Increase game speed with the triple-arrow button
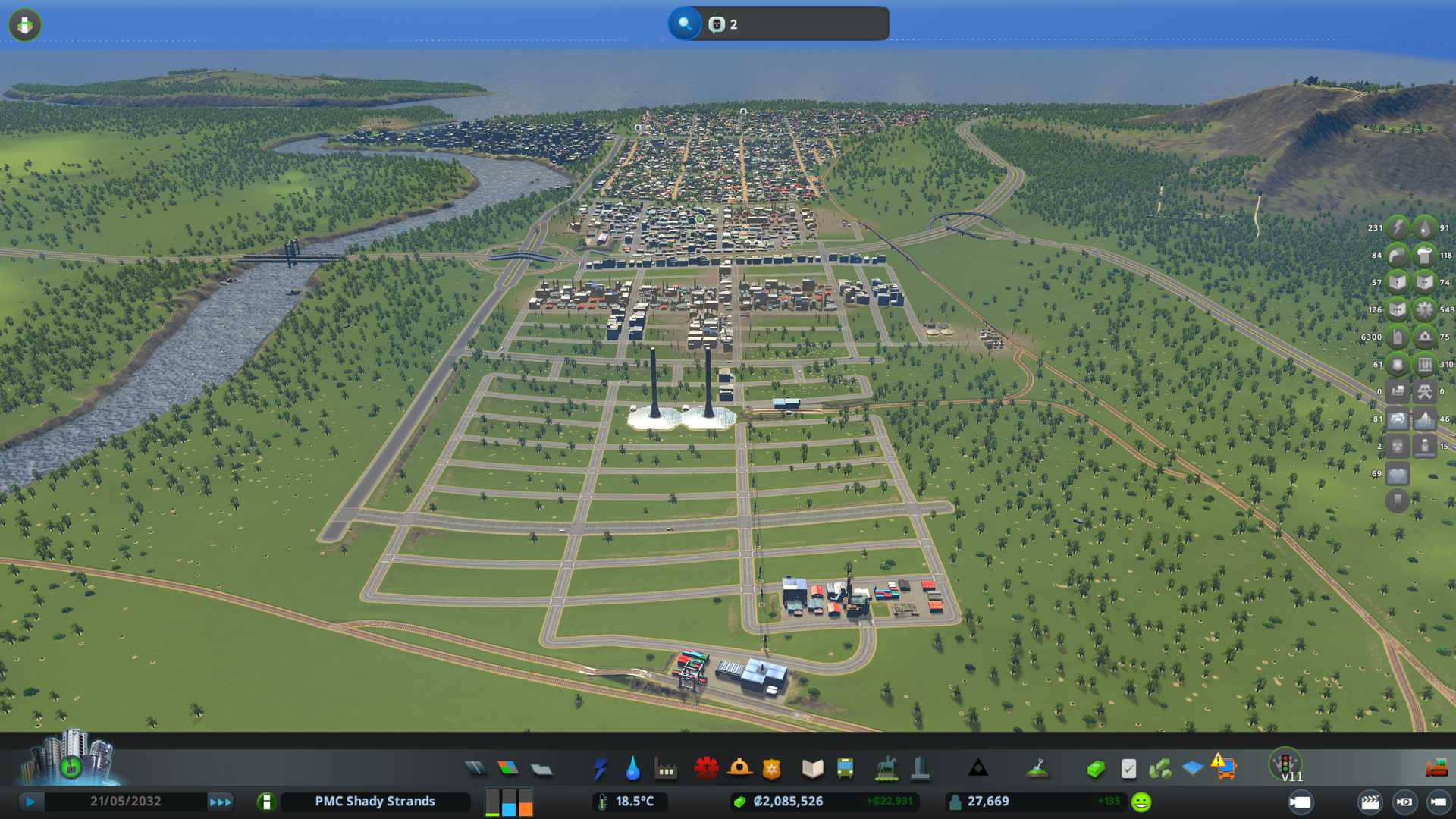The image size is (1456, 819). (220, 802)
